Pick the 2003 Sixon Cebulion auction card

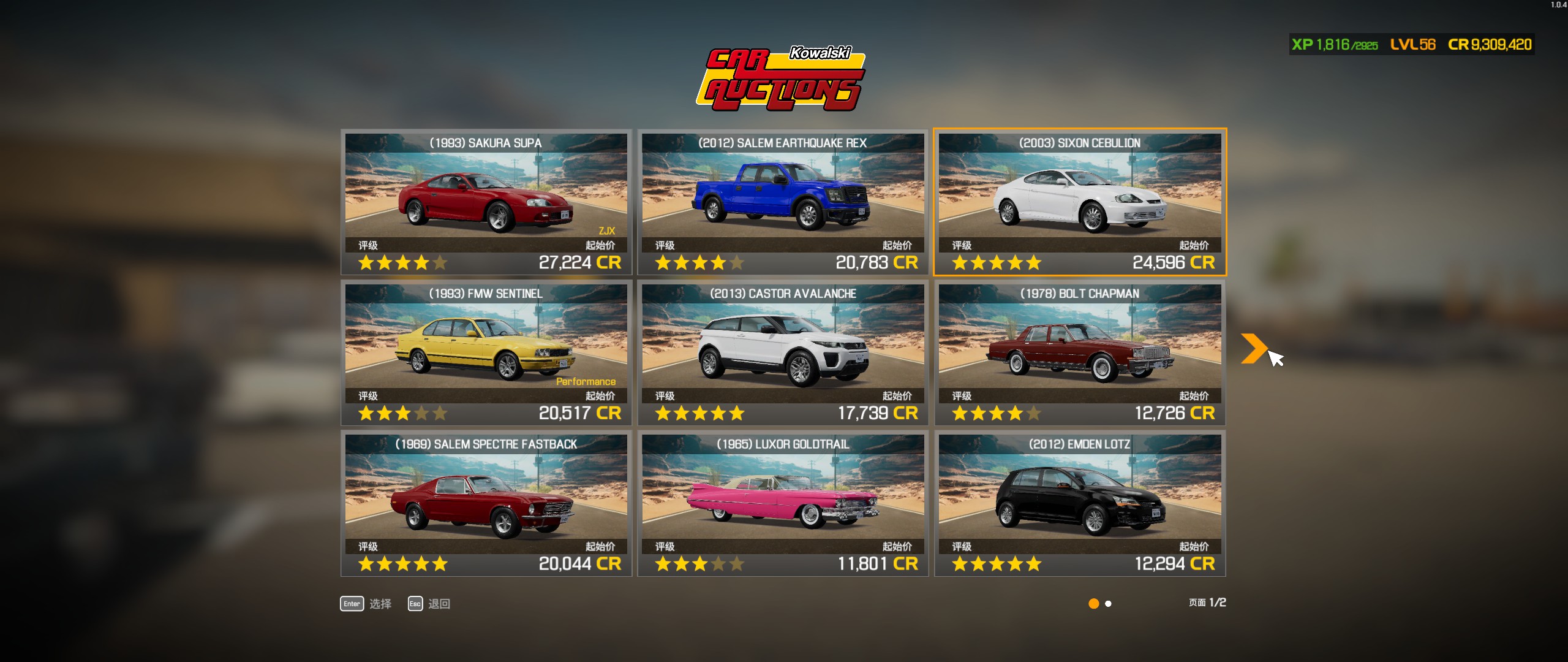[x=1079, y=202]
